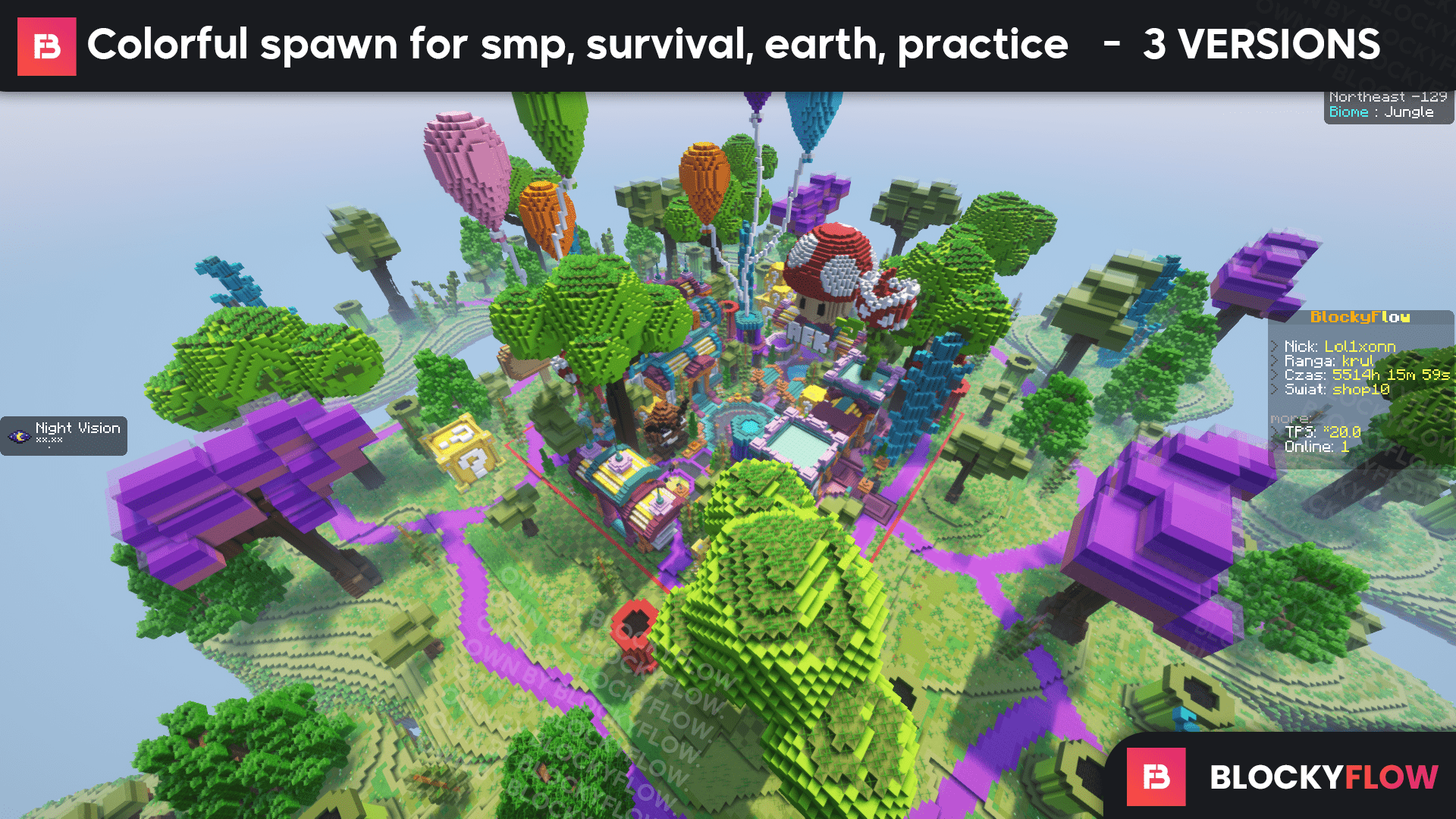Click the red BlockyFlow brand mark beside the headline

pos(45,45)
